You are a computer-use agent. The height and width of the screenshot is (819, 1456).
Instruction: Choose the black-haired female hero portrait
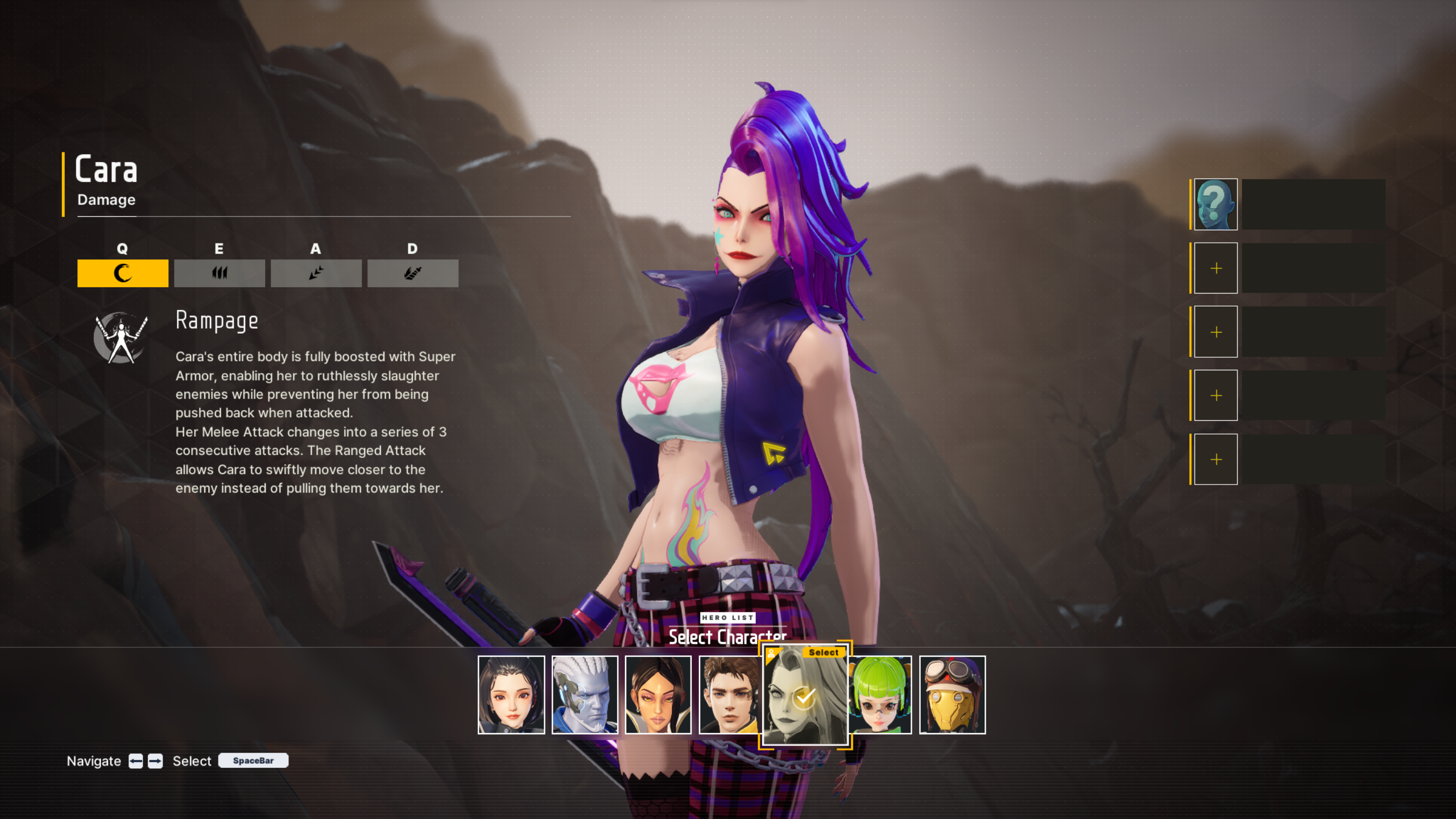coord(511,694)
